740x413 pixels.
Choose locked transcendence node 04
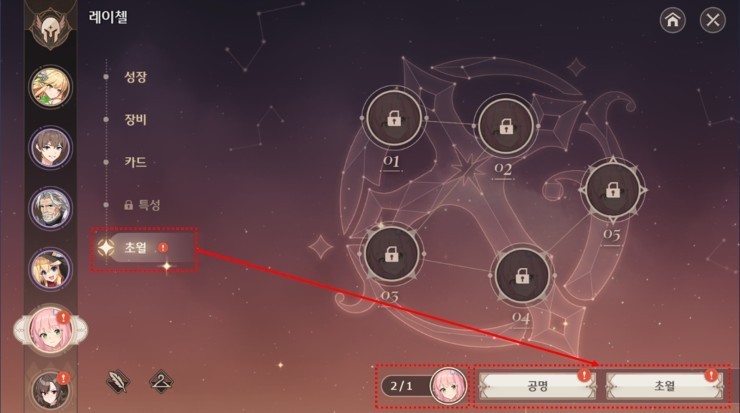click(522, 275)
